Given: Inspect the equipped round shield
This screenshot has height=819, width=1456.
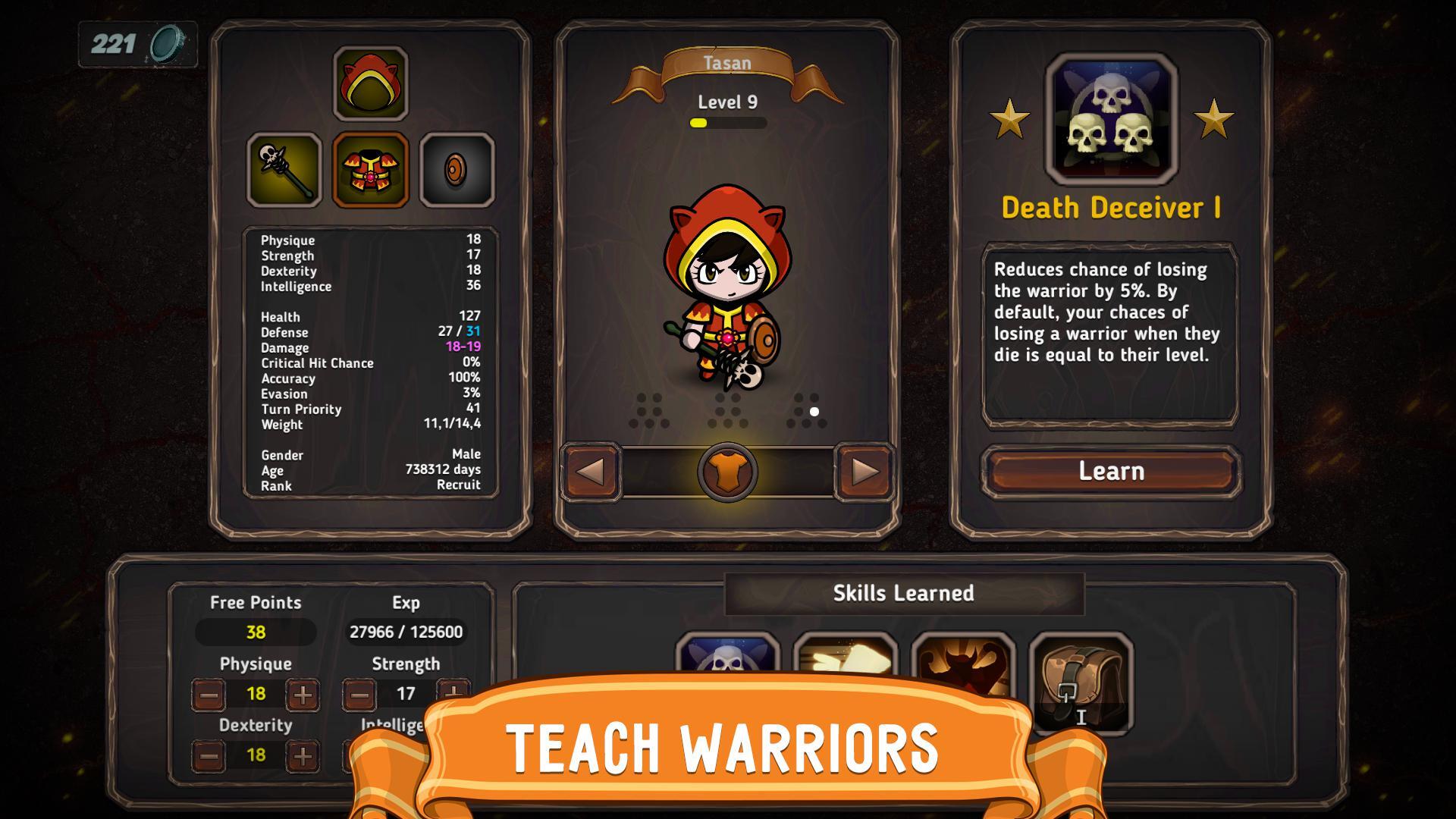Looking at the screenshot, I should (455, 169).
